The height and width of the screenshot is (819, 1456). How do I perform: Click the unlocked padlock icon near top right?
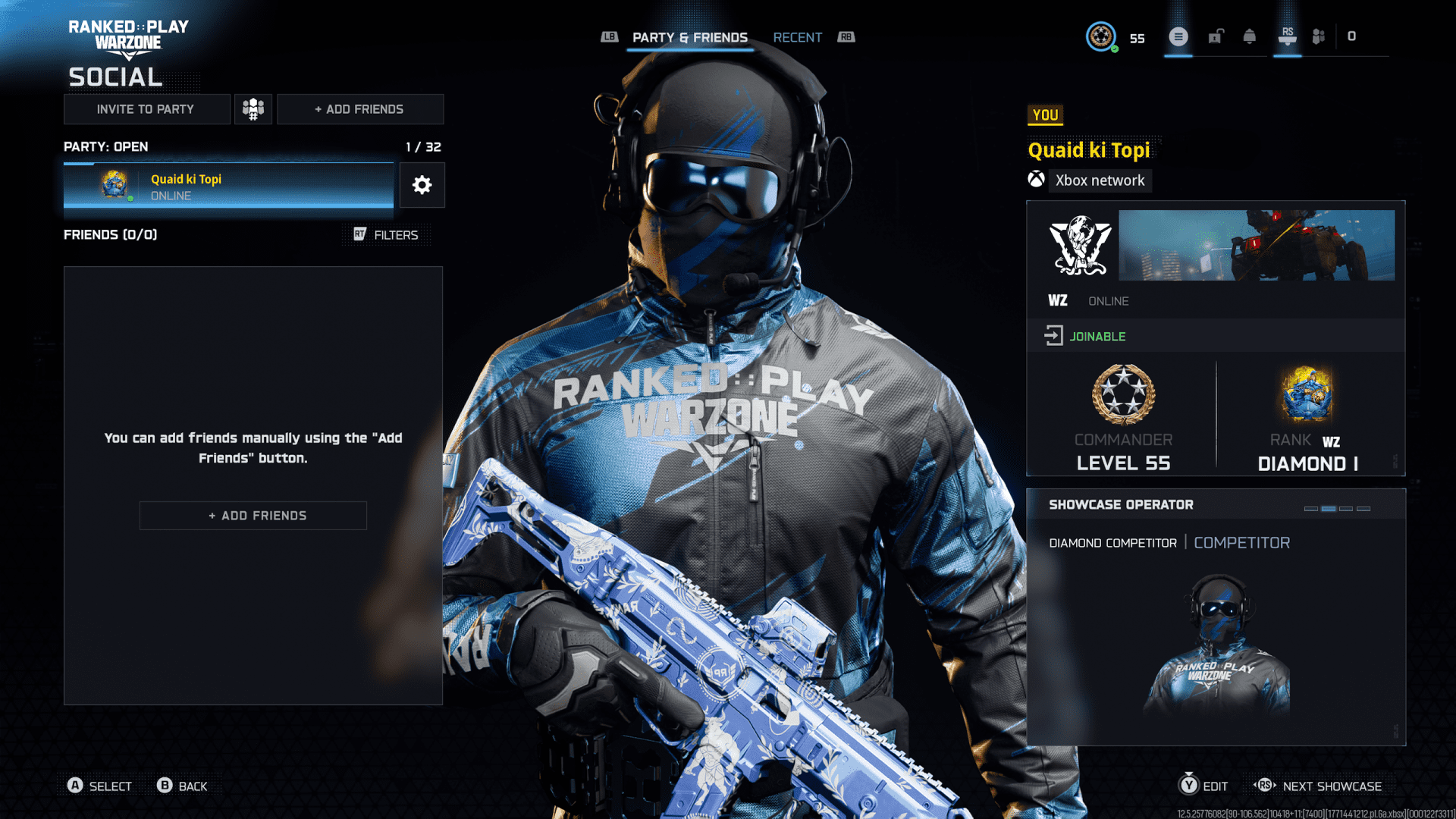coord(1215,36)
